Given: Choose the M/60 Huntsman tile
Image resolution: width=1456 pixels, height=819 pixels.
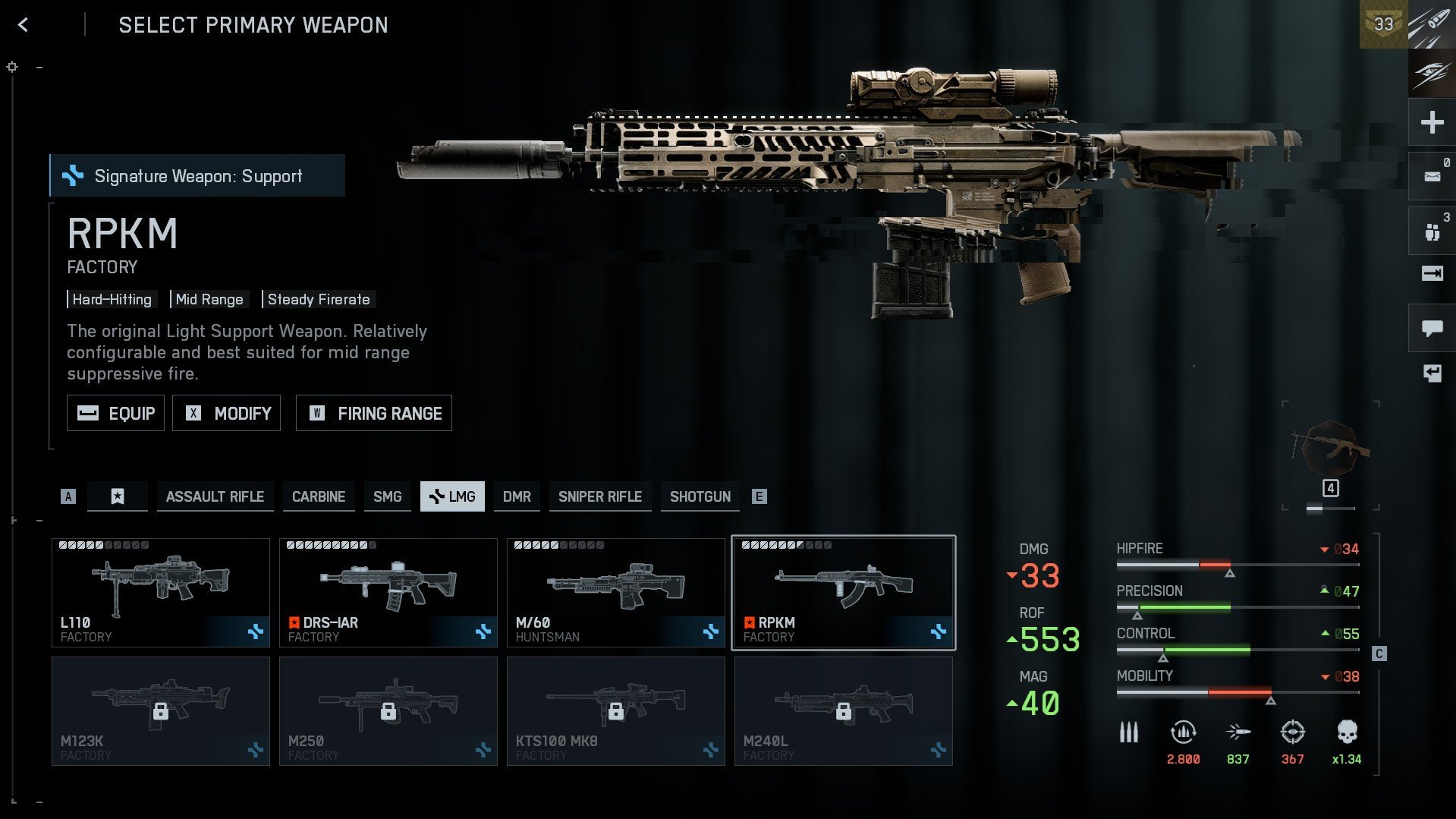Looking at the screenshot, I should point(616,593).
